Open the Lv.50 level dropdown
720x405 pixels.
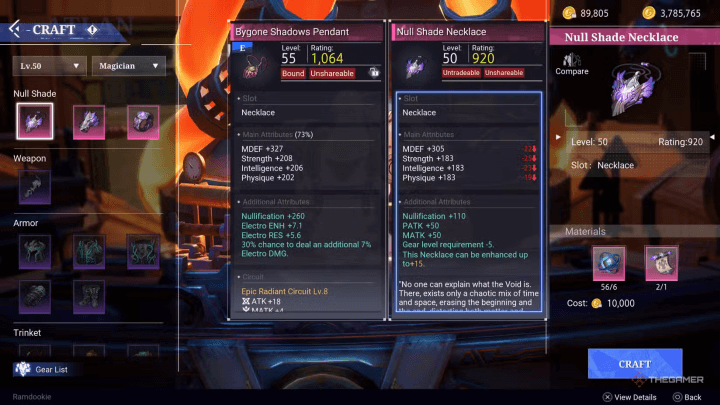click(48, 66)
